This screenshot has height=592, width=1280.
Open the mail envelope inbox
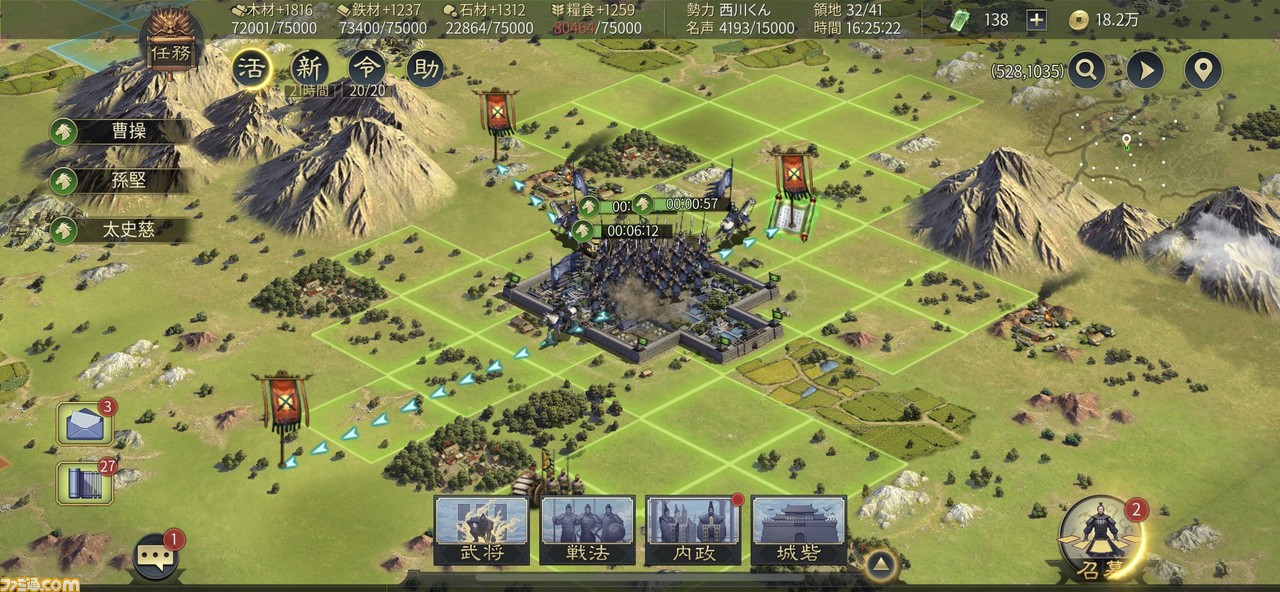coord(84,424)
